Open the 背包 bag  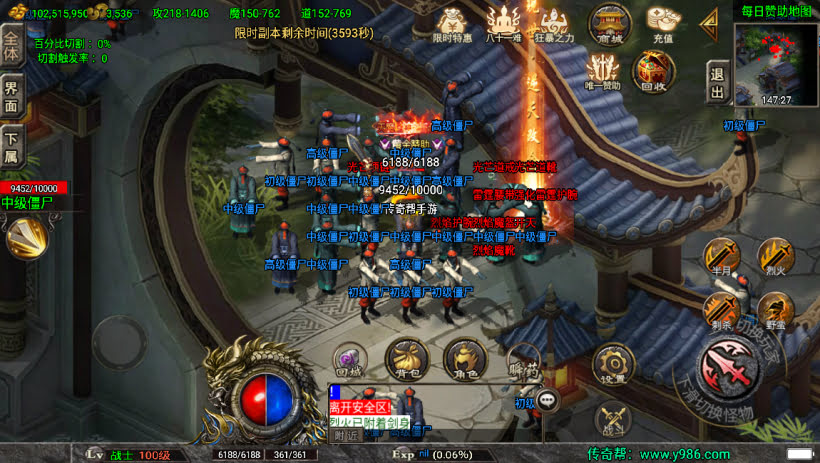coord(406,358)
